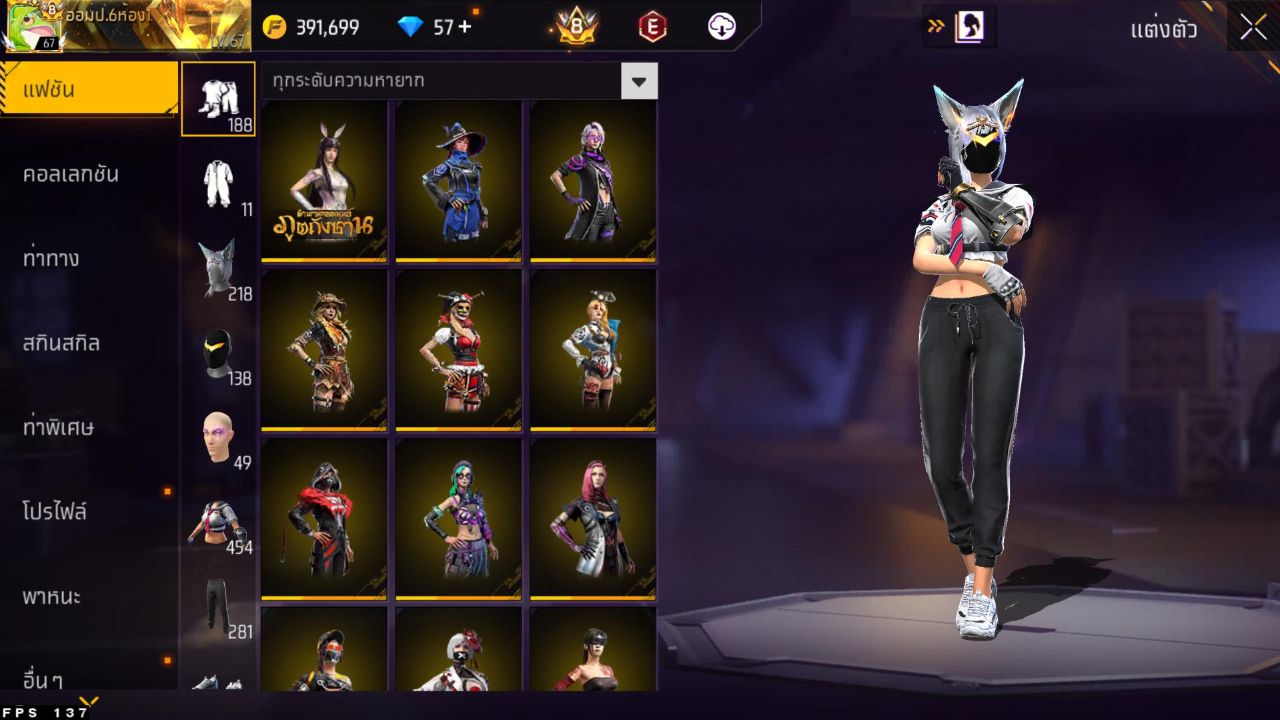Open the tops category with 454 items
This screenshot has height=720, width=1280.
tap(219, 522)
